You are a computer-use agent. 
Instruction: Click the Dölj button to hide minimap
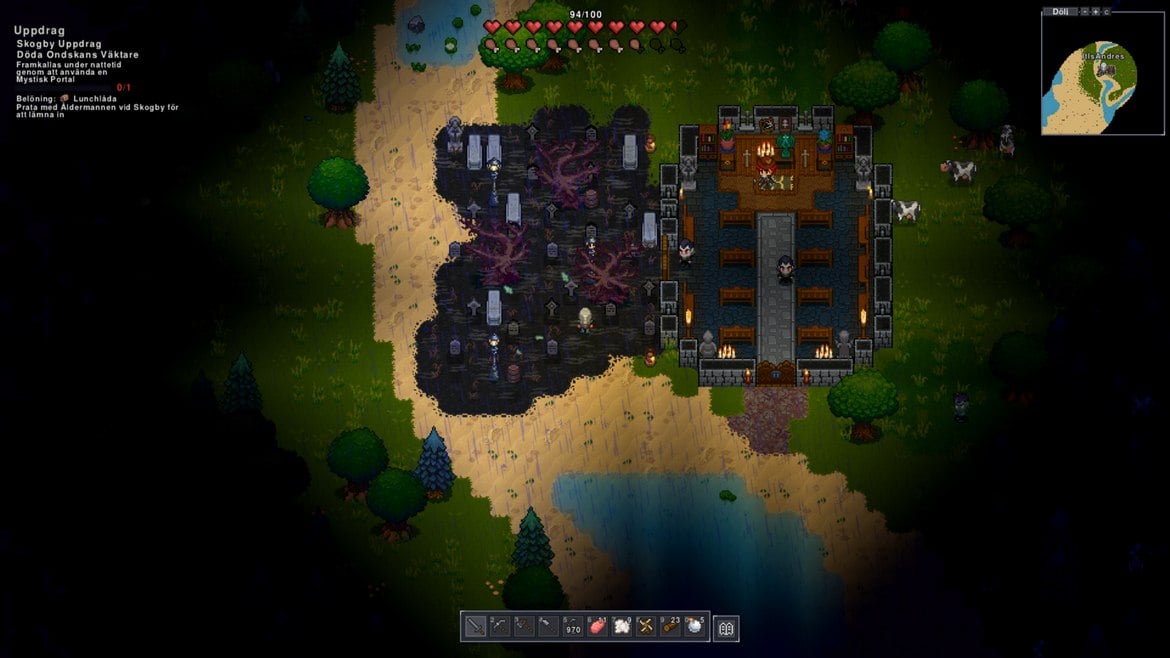[1059, 11]
